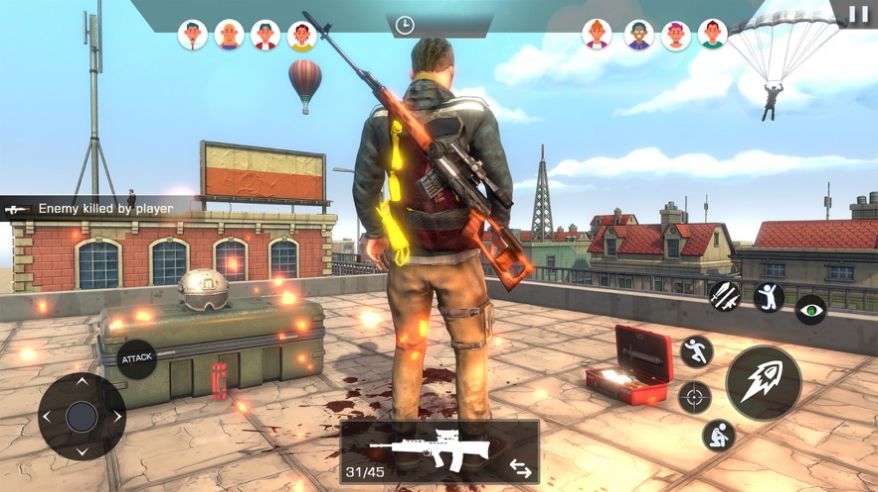Activate the sprint running-figure button
This screenshot has width=878, height=492.
696,351
